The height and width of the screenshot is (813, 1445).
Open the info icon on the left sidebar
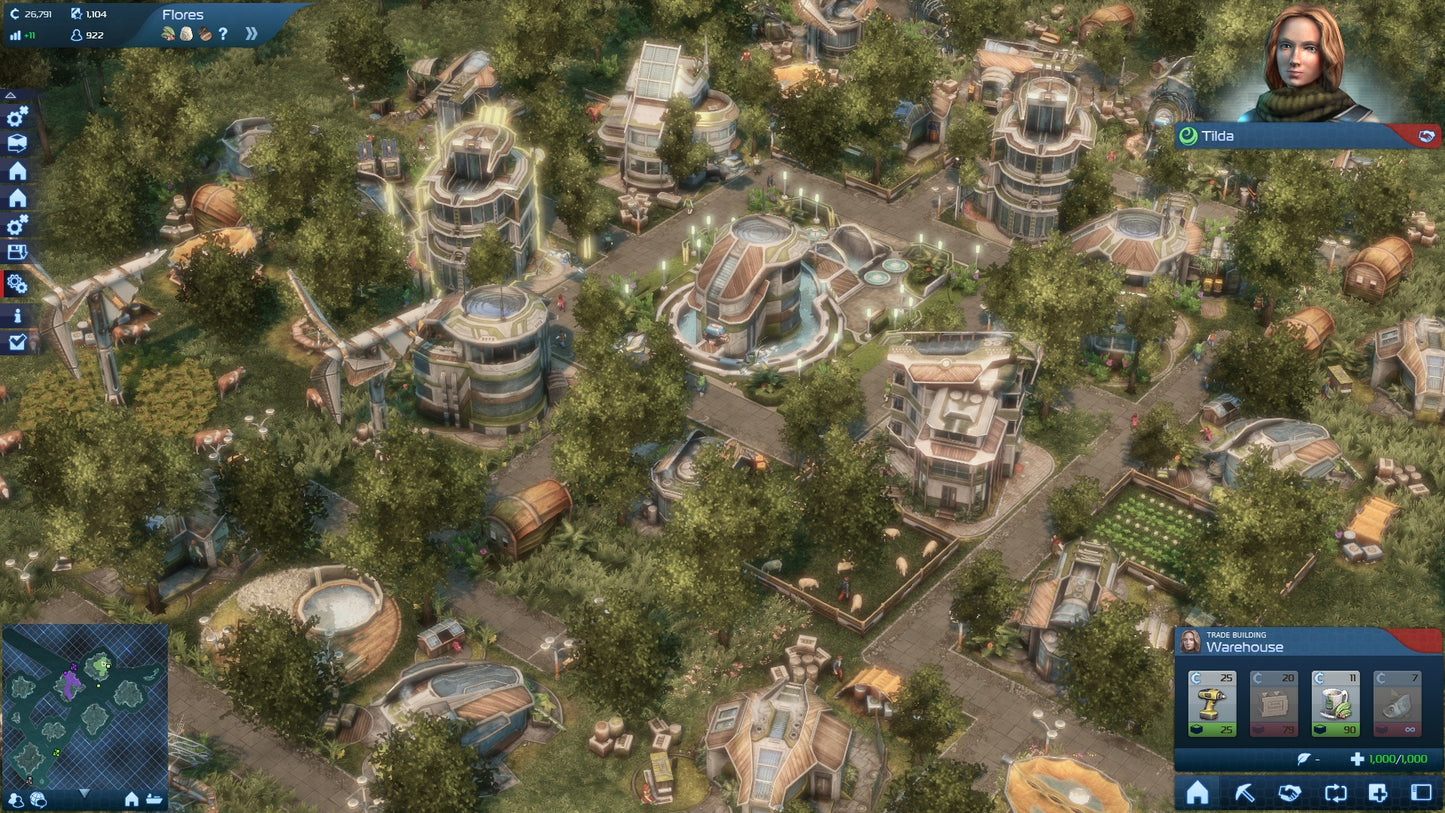(x=16, y=314)
